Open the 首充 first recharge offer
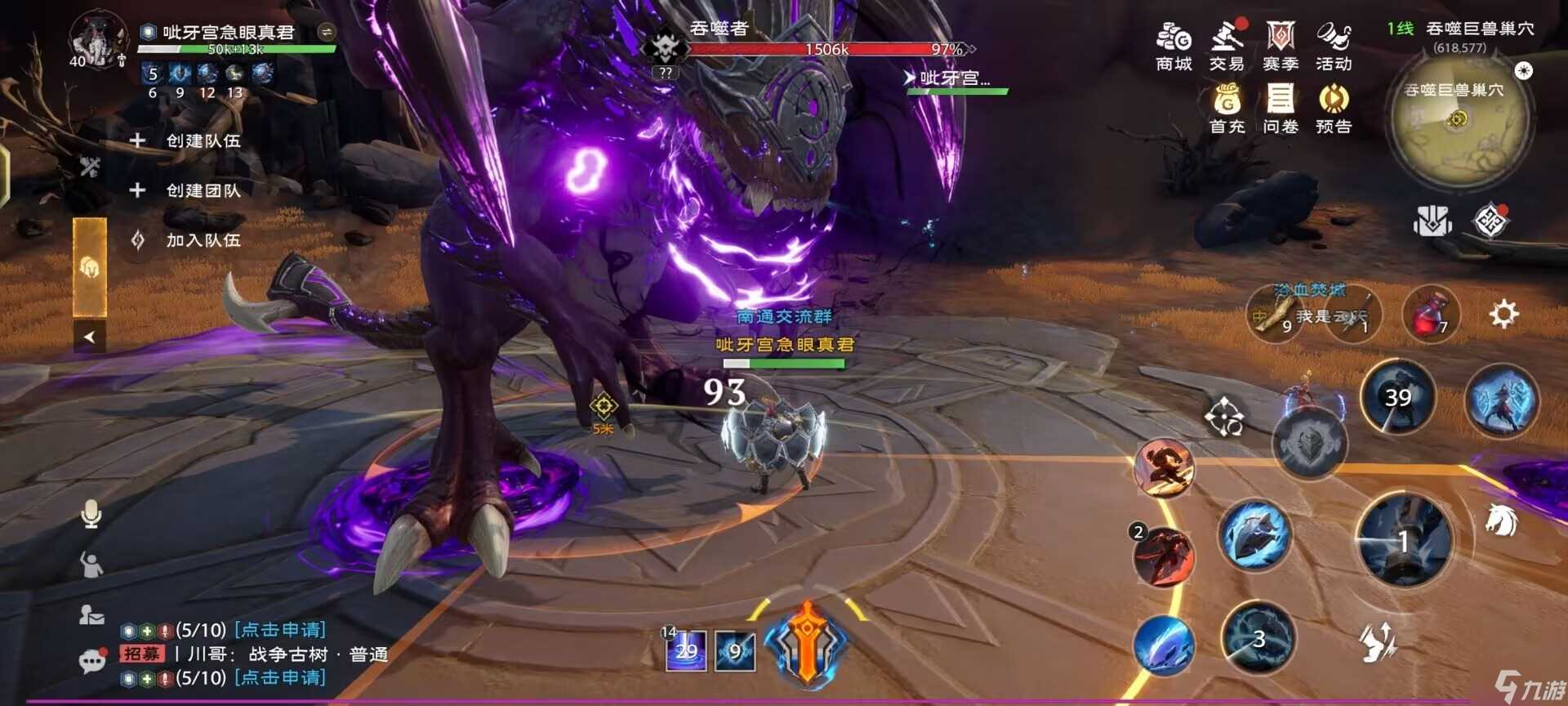The height and width of the screenshot is (706, 1568). point(1227,109)
